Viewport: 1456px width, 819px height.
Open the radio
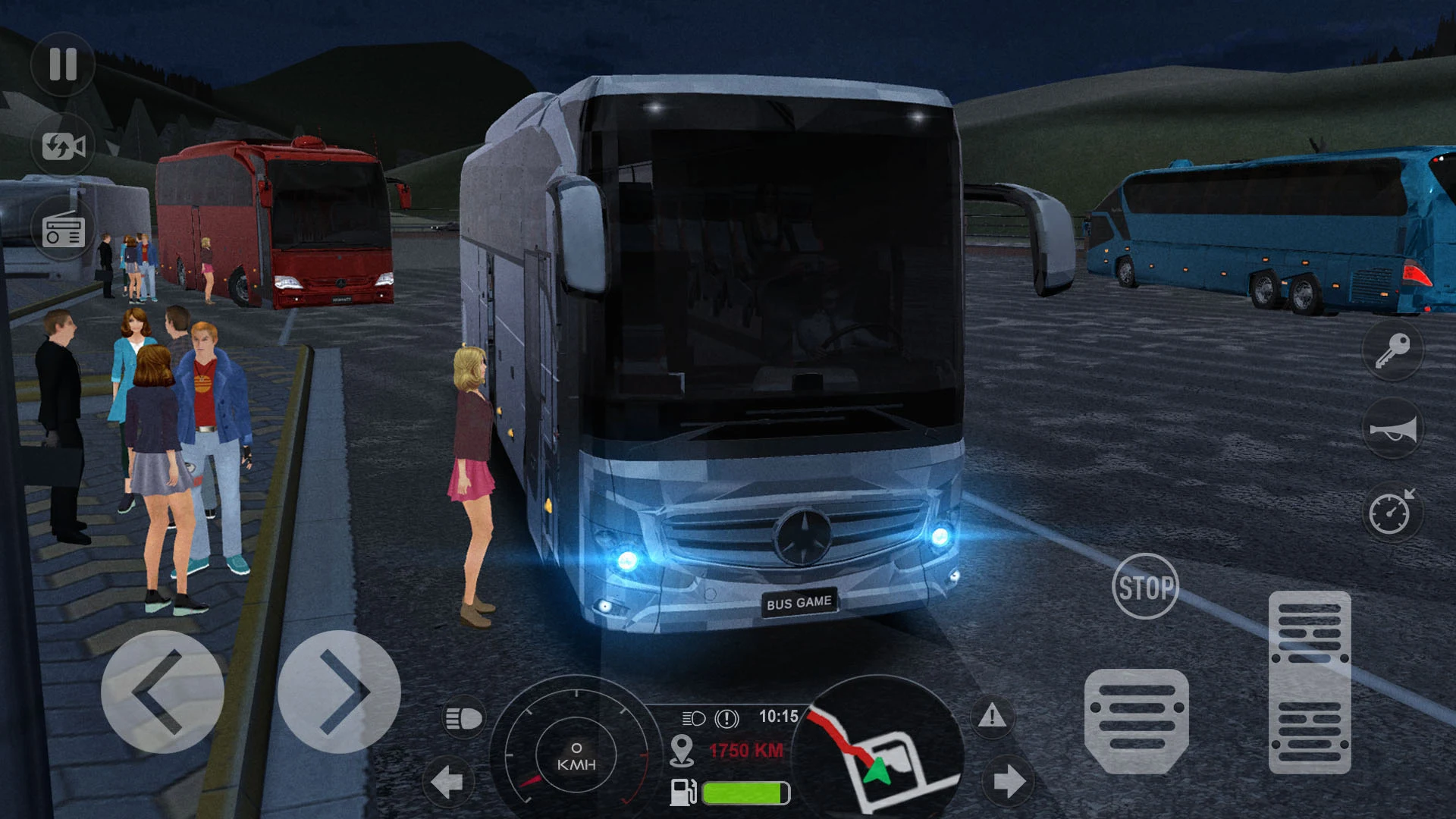[x=63, y=229]
